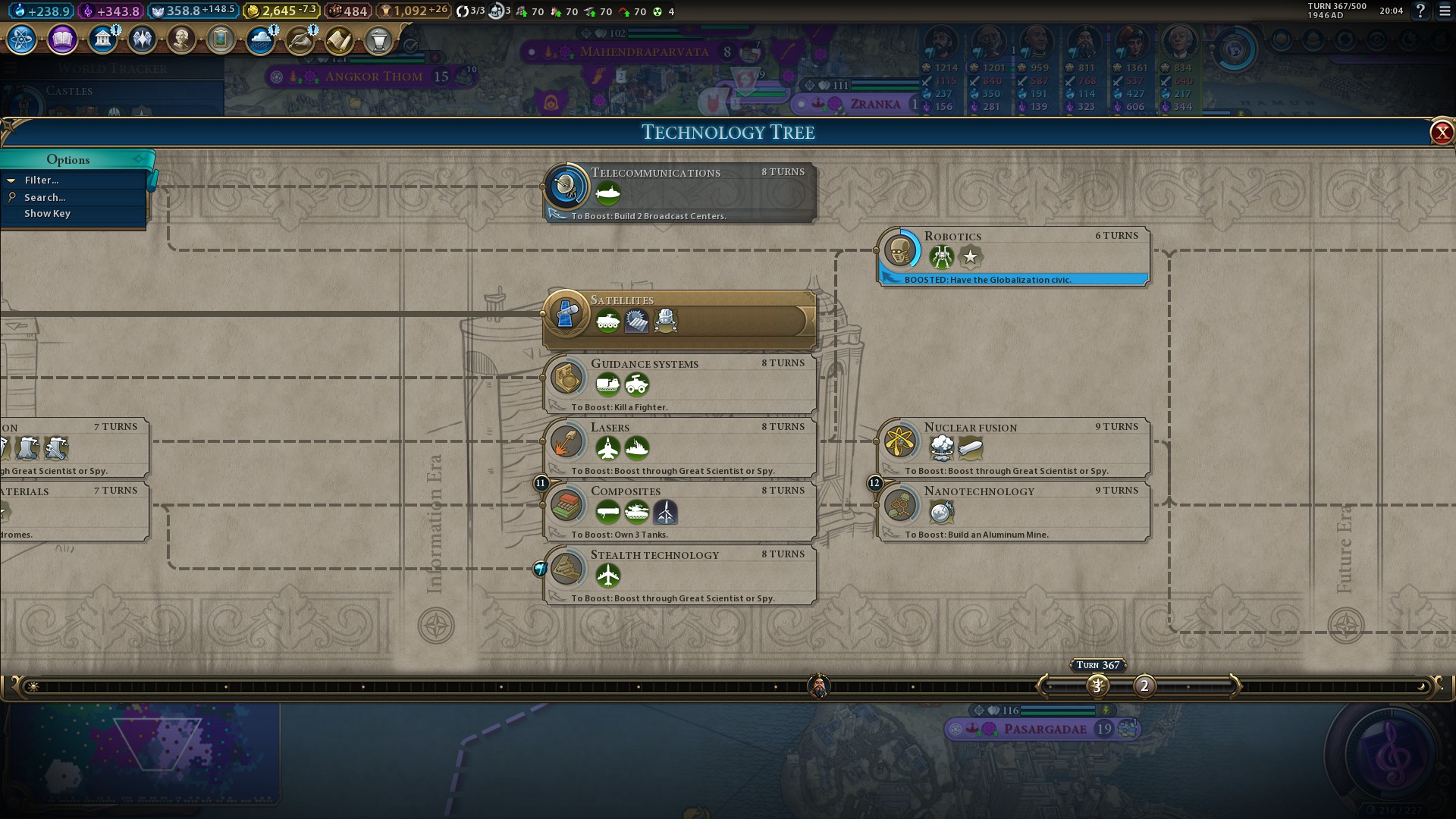Open the purple civics book button

point(62,39)
